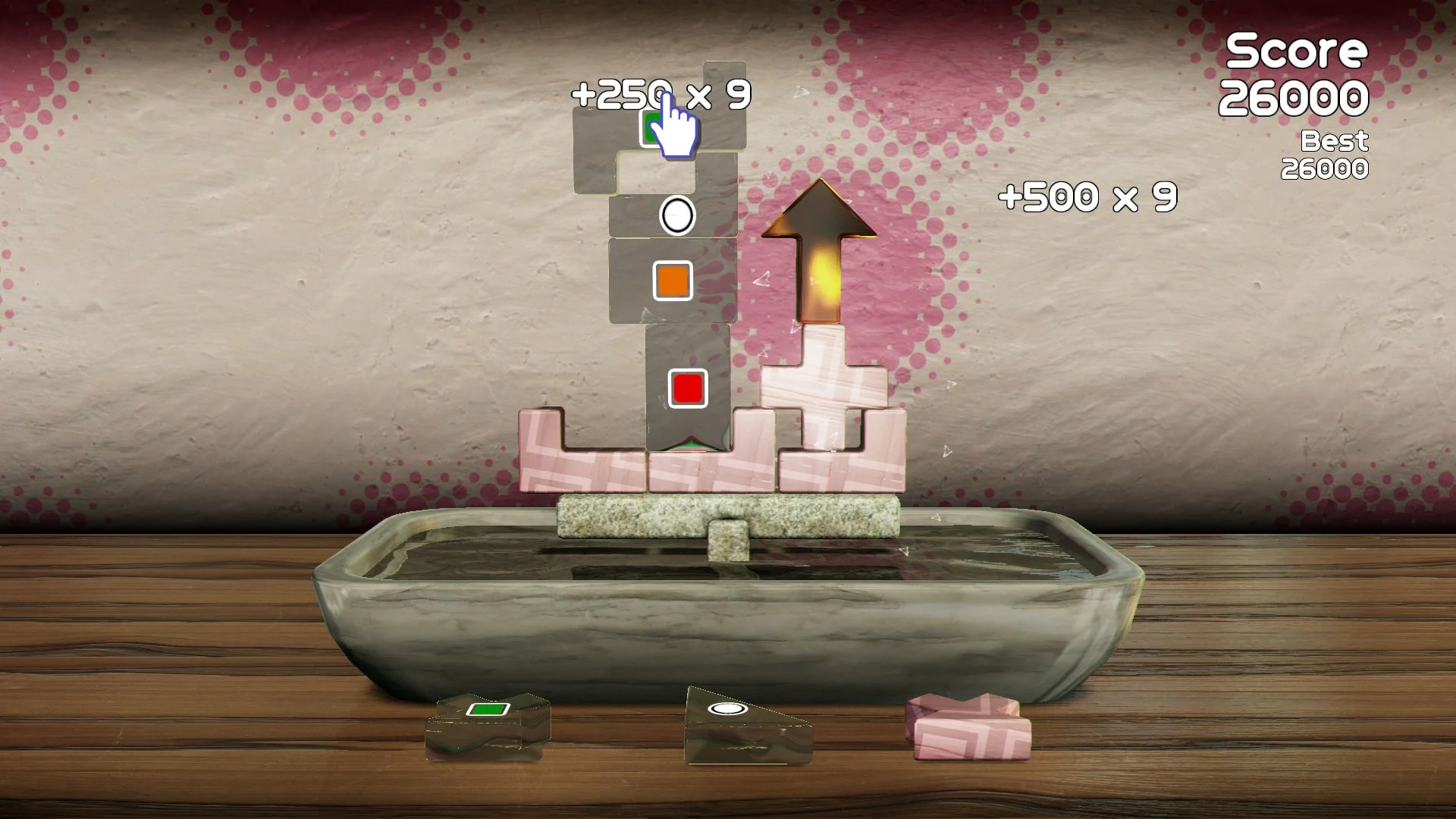Select the white circle marker on the tower

[x=676, y=214]
